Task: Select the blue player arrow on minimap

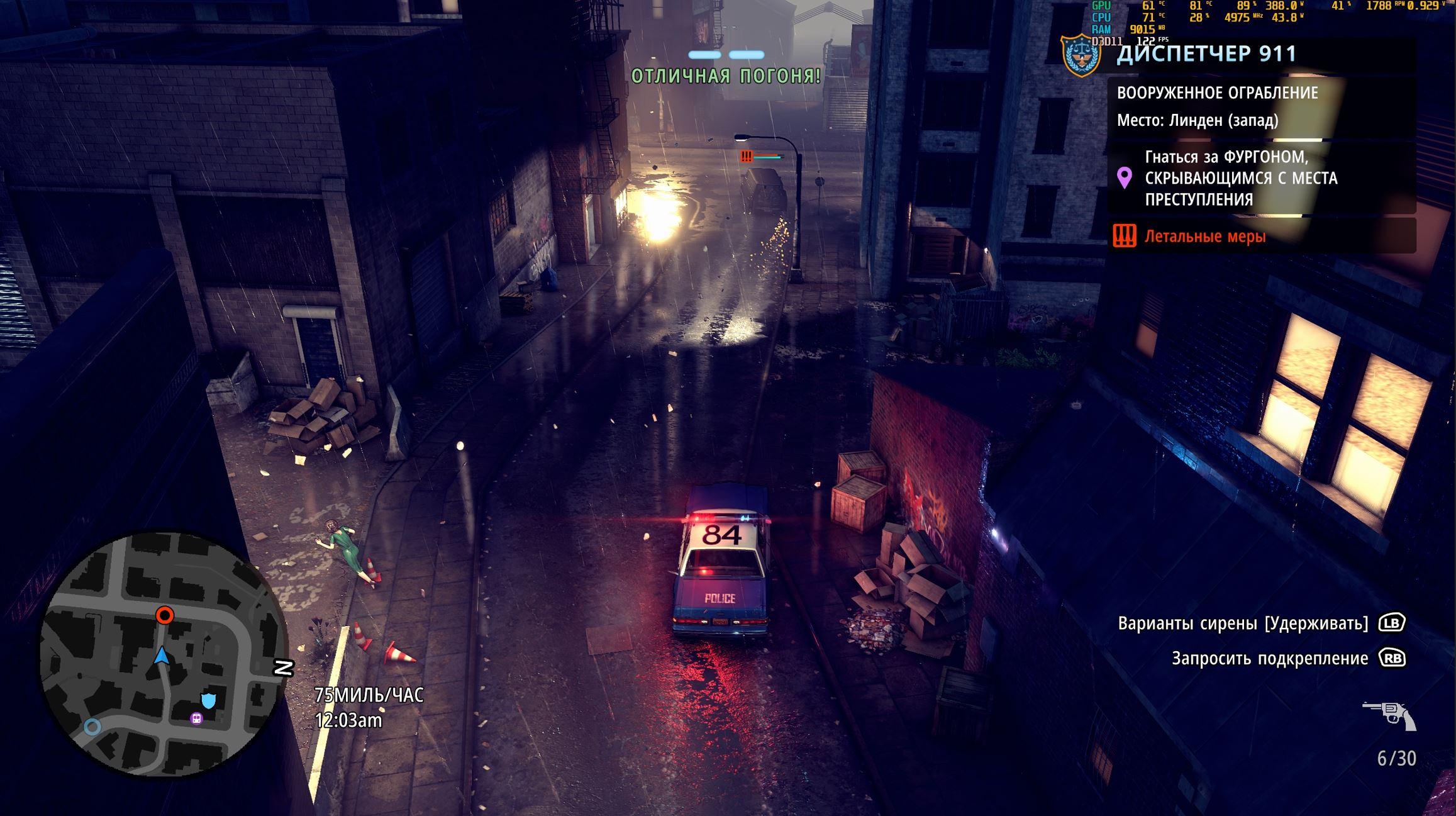Action: click(162, 656)
